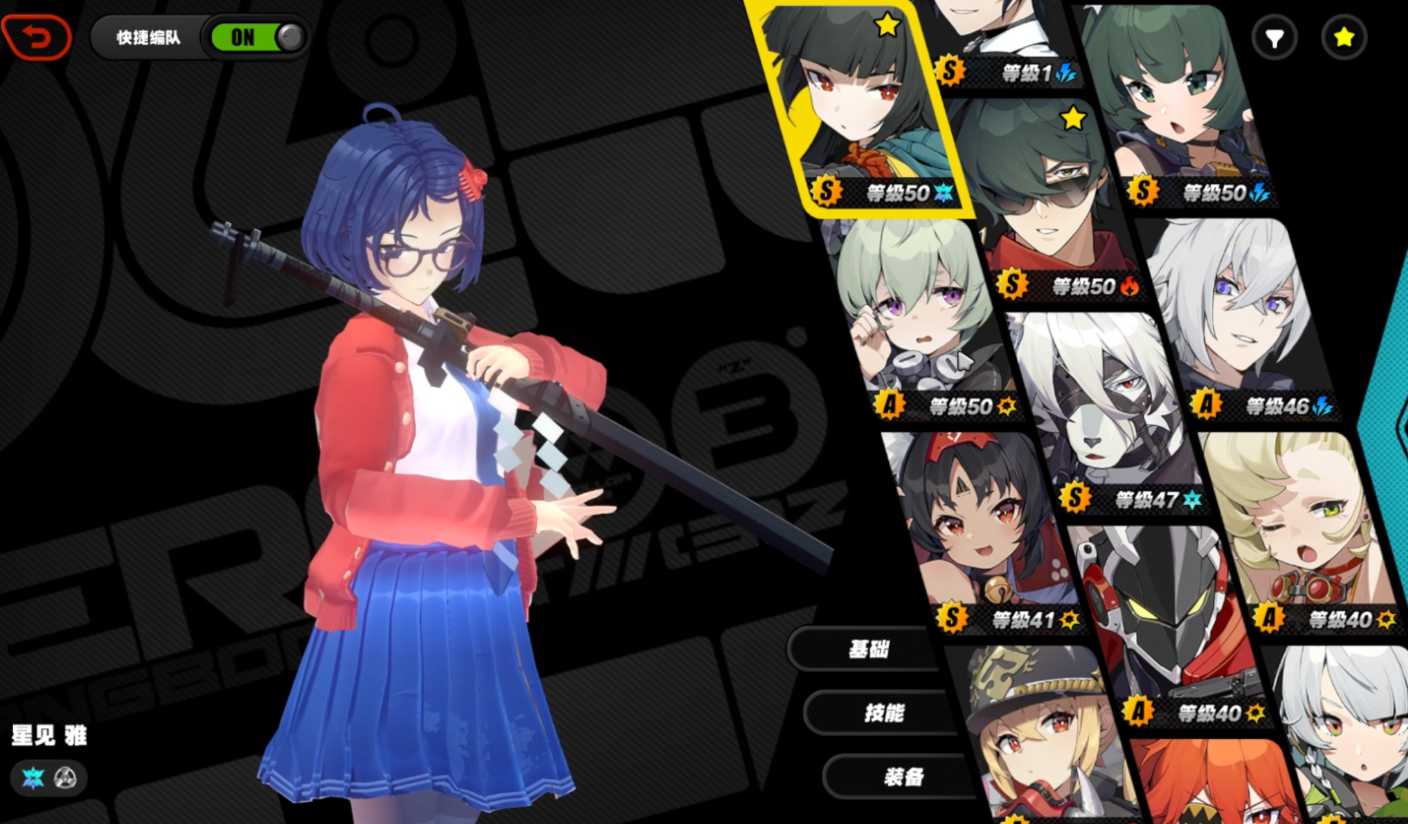The image size is (1408, 824).
Task: Toggle the 快捷编队 ON switch
Action: tap(254, 38)
